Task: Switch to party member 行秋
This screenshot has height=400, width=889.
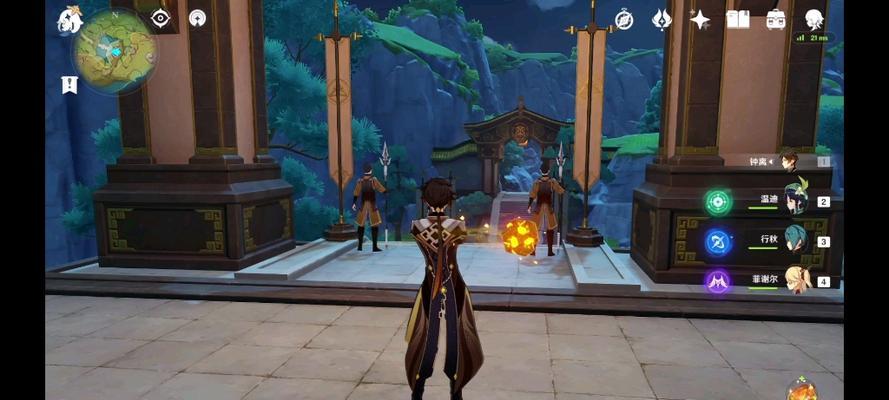Action: point(796,241)
